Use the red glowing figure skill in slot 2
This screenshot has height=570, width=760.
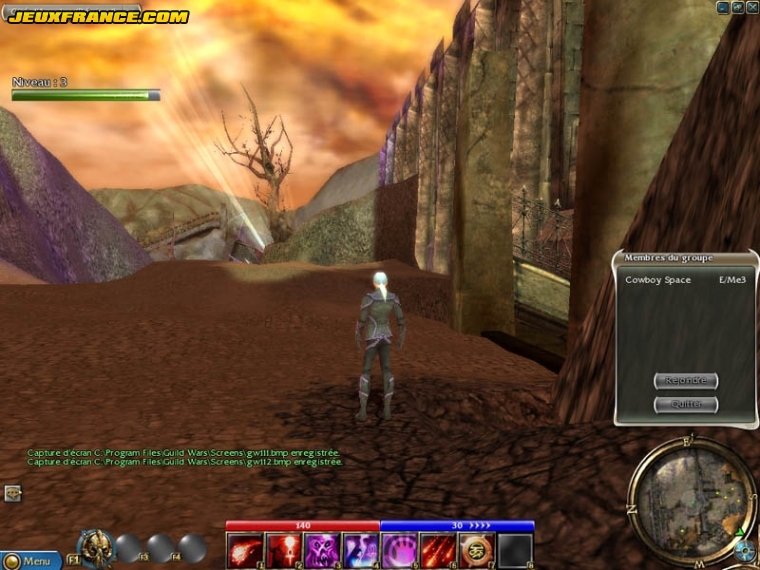click(x=283, y=550)
